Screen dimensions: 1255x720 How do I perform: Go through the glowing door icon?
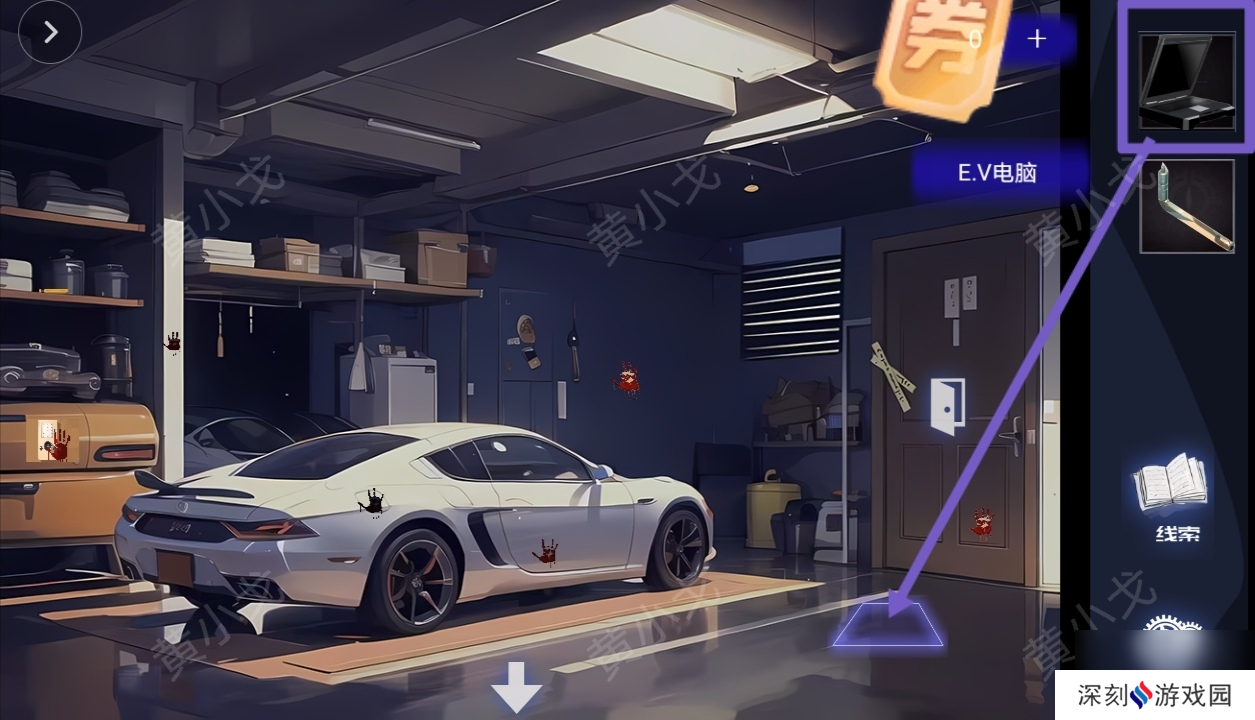947,405
